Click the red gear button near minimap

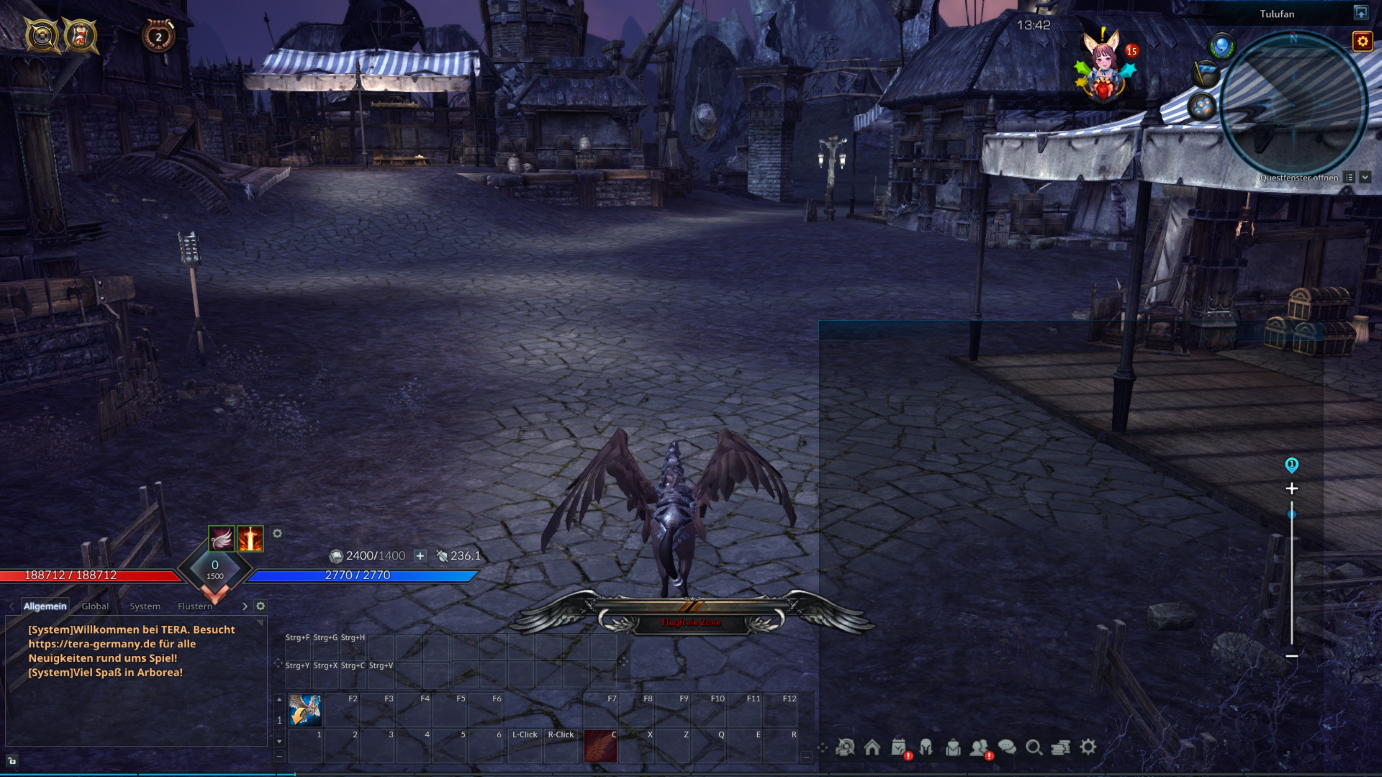pyautogui.click(x=1362, y=41)
